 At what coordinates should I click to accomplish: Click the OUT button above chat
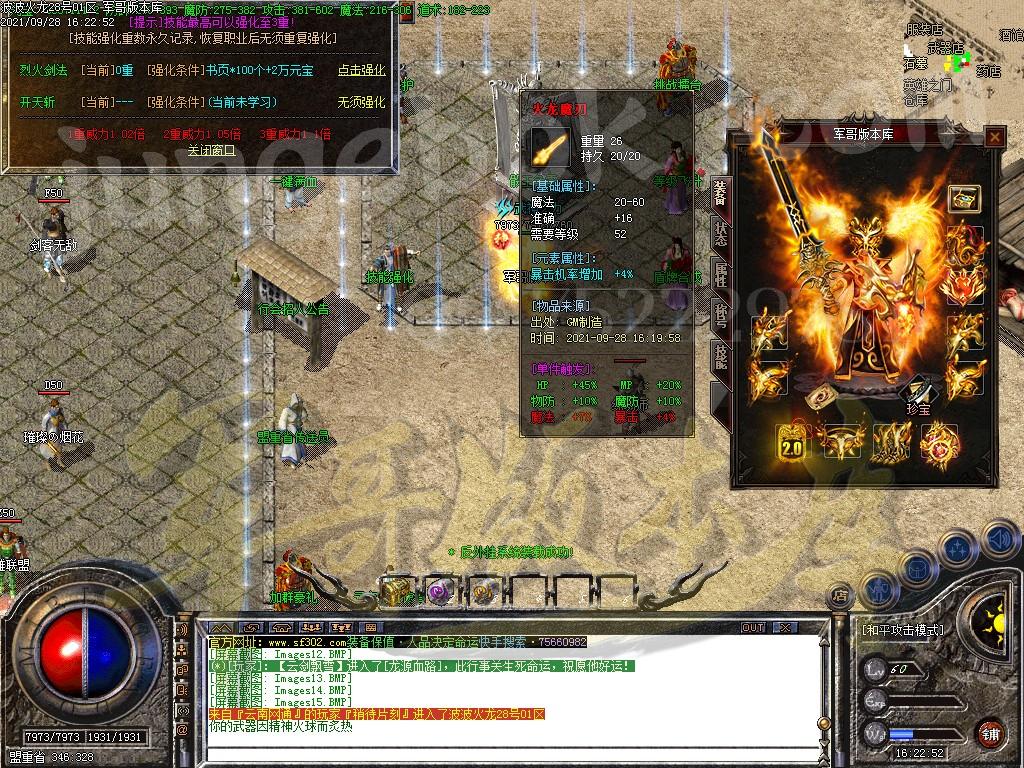pos(753,627)
